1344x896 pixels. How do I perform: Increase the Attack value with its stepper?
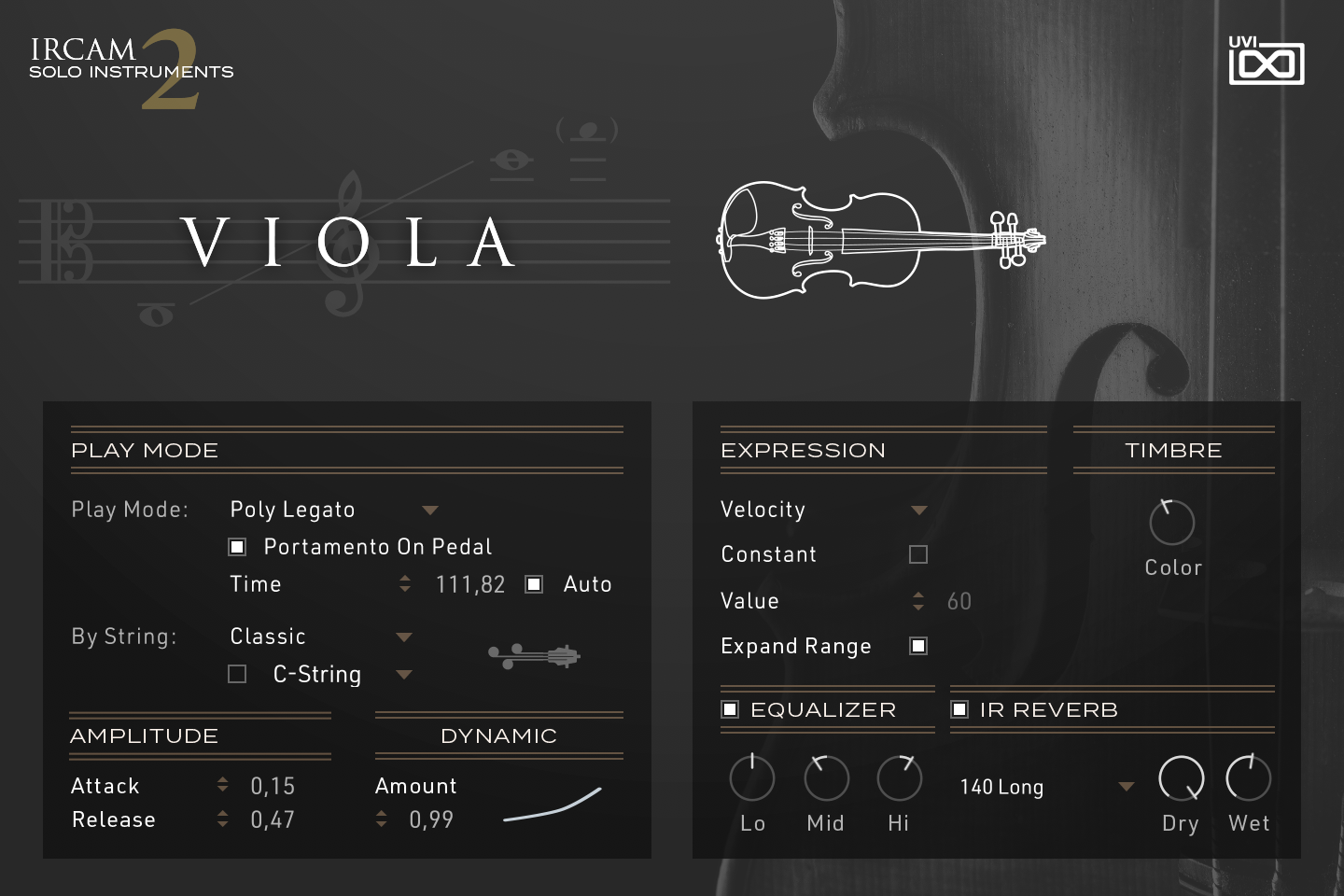pyautogui.click(x=223, y=779)
